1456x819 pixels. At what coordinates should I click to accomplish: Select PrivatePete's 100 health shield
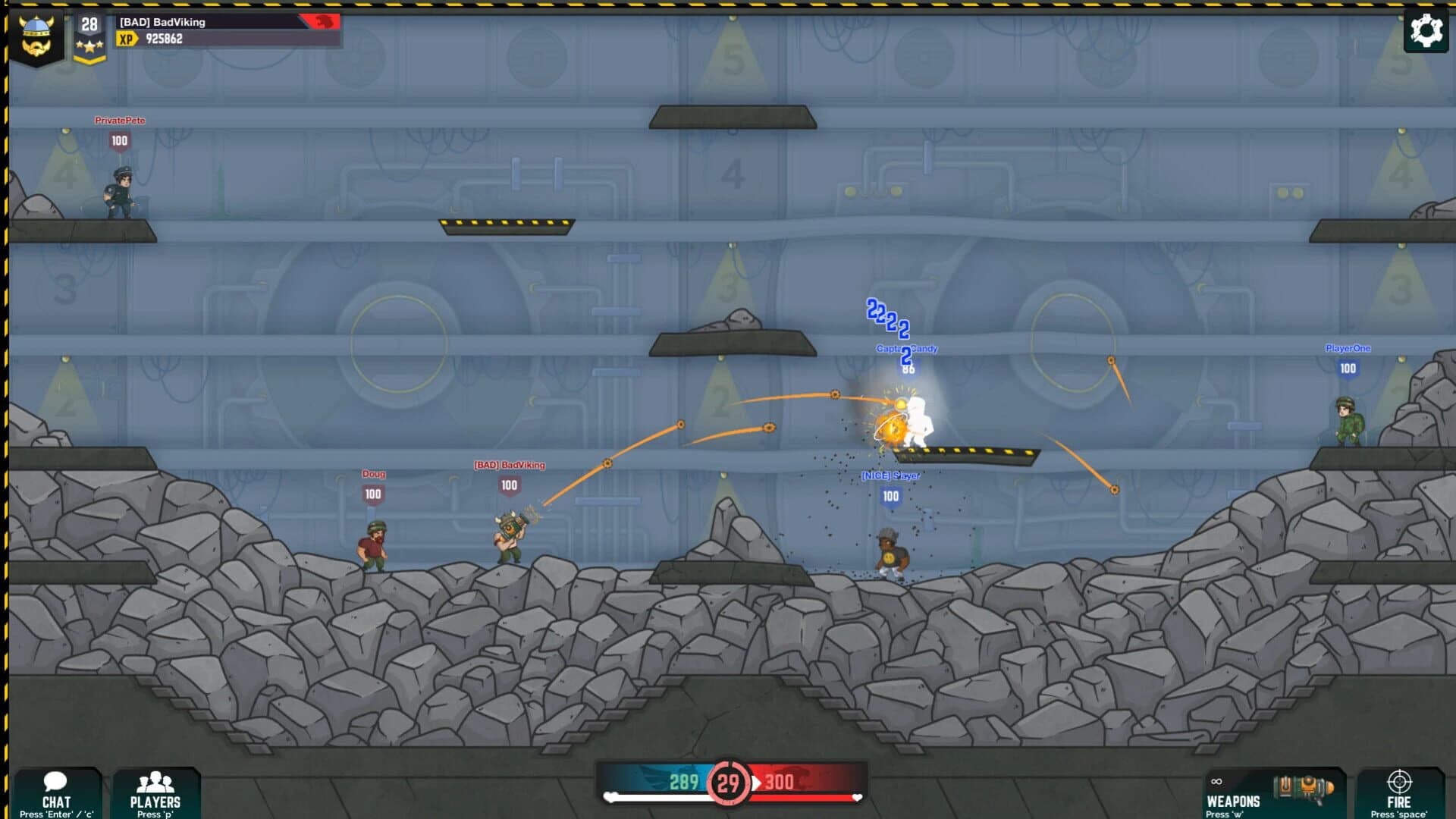coord(118,140)
